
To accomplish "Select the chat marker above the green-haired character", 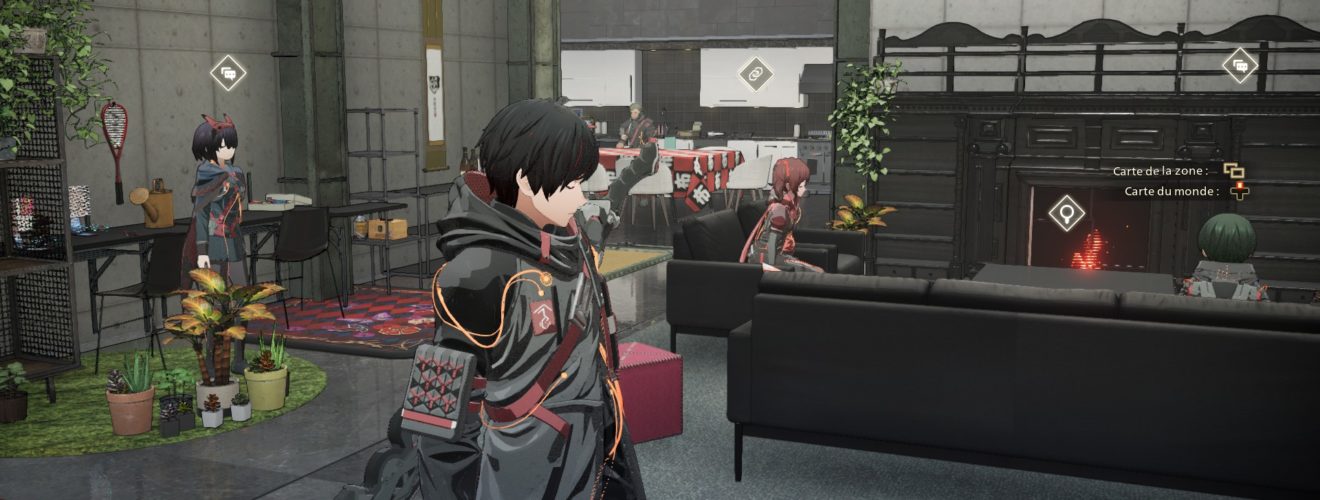I will 1240,66.
